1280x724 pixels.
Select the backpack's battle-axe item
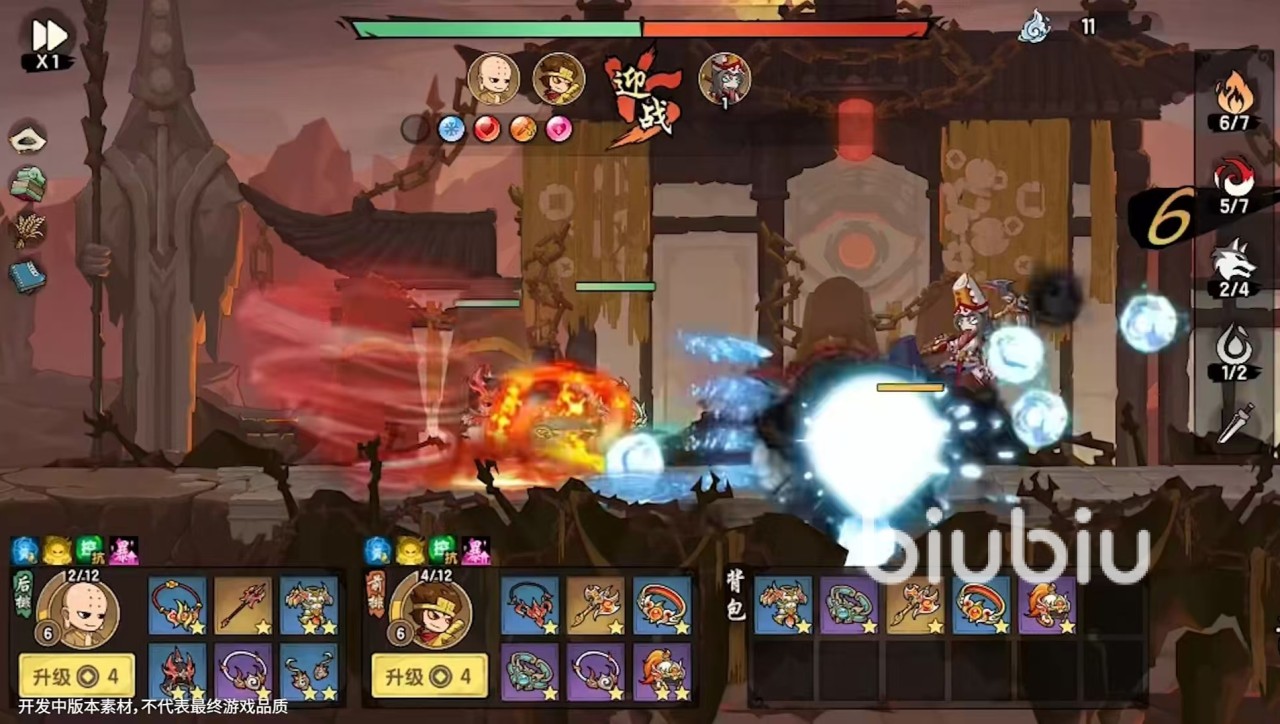pyautogui.click(x=915, y=605)
